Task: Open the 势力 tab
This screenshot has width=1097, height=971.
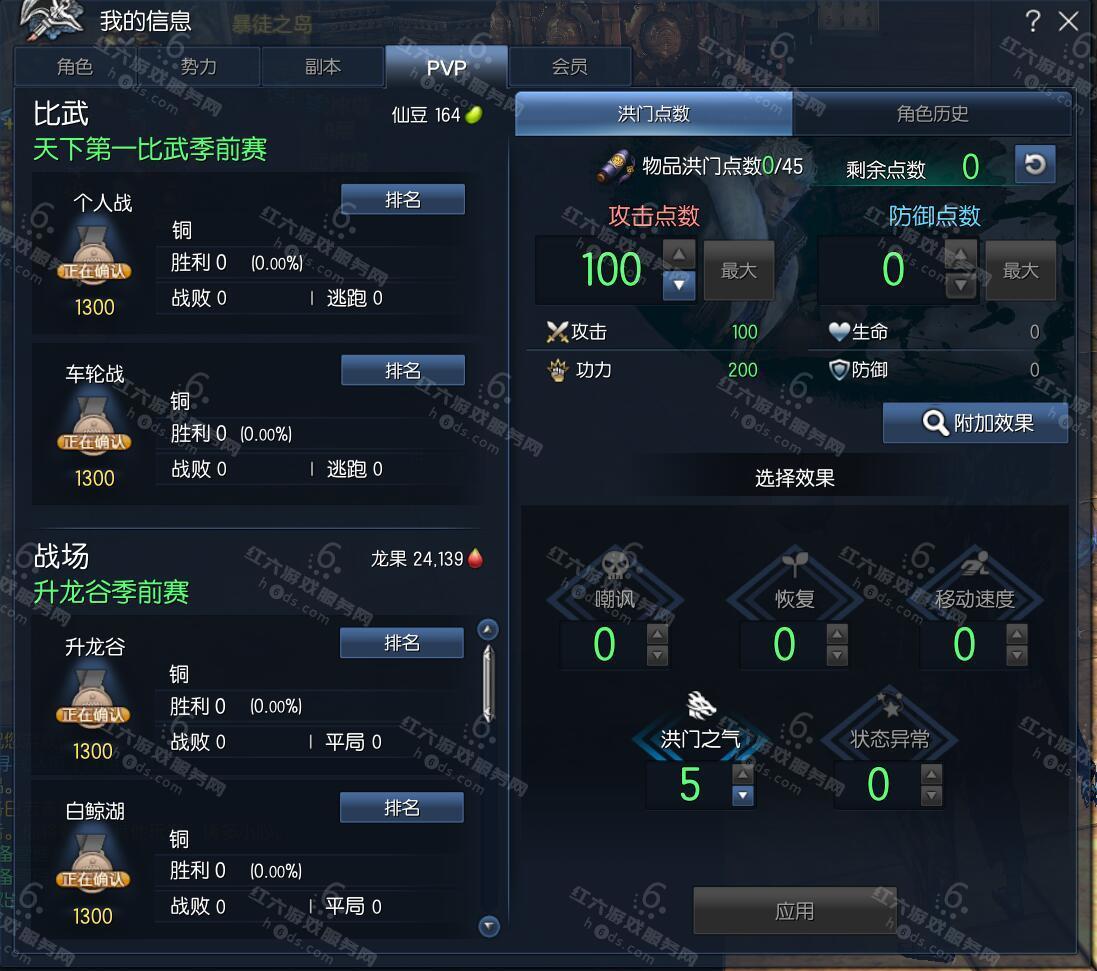Action: tap(198, 67)
